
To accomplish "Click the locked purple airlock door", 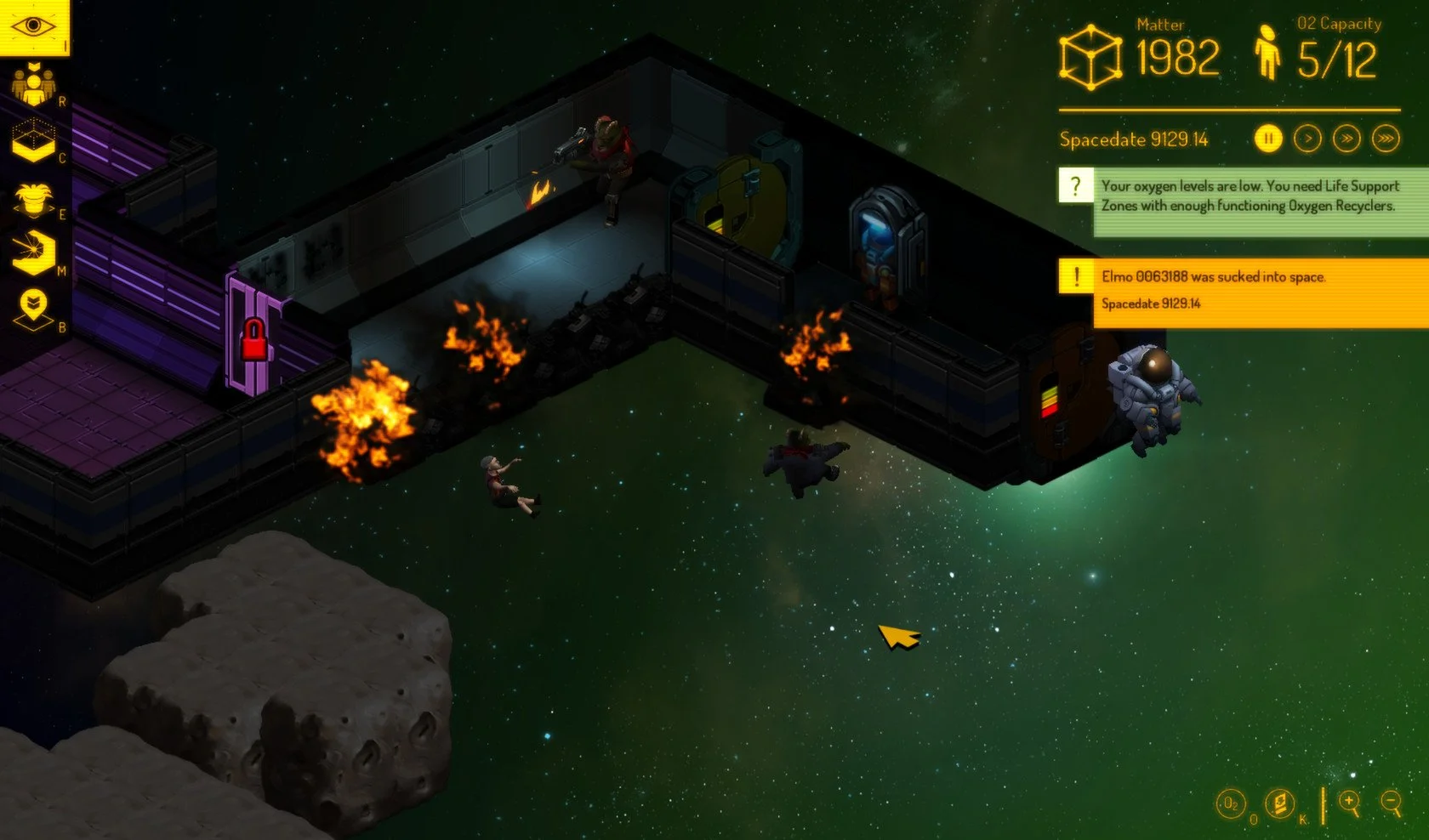I will pyautogui.click(x=253, y=336).
